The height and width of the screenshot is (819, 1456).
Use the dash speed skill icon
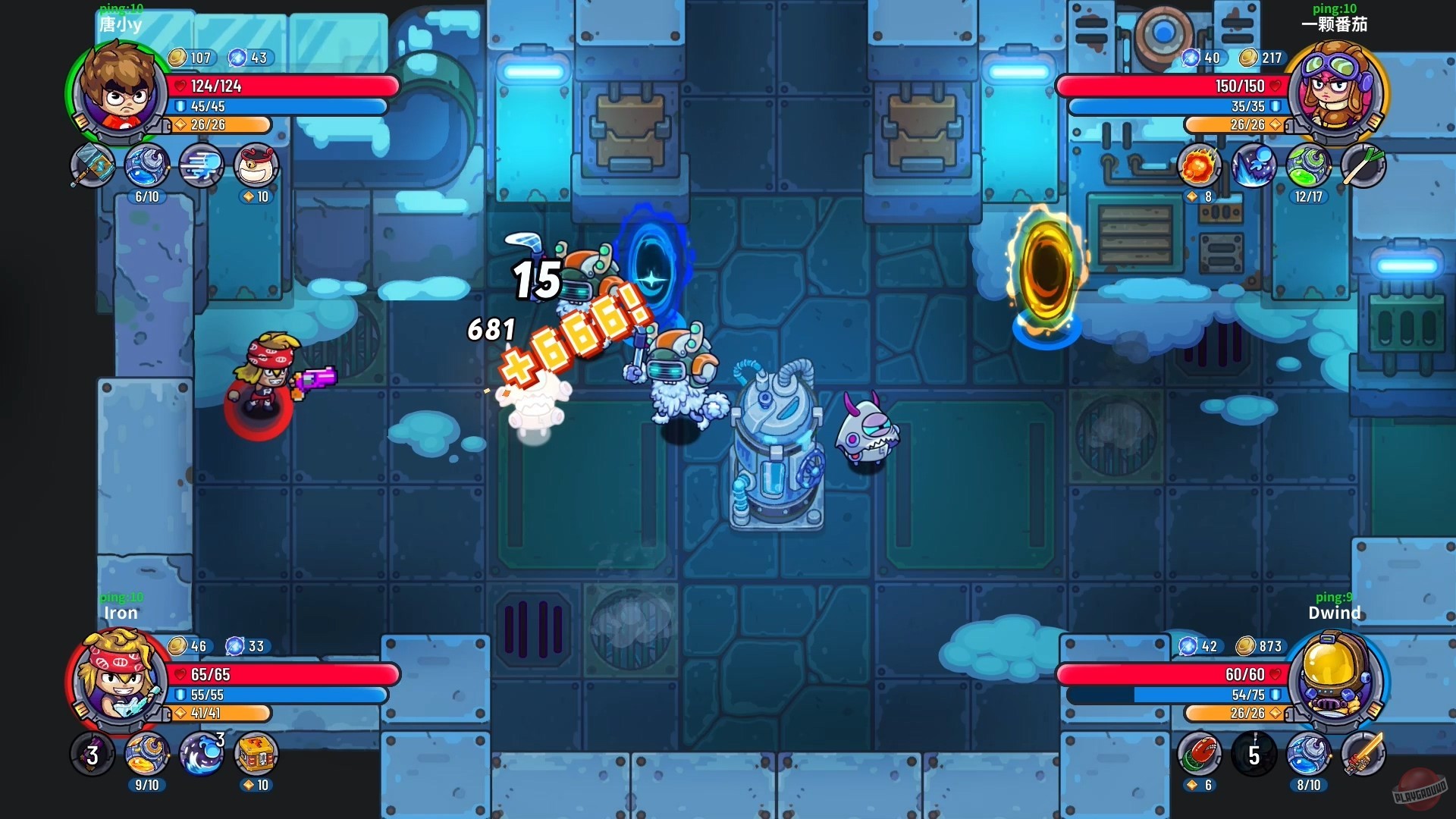pos(202,167)
